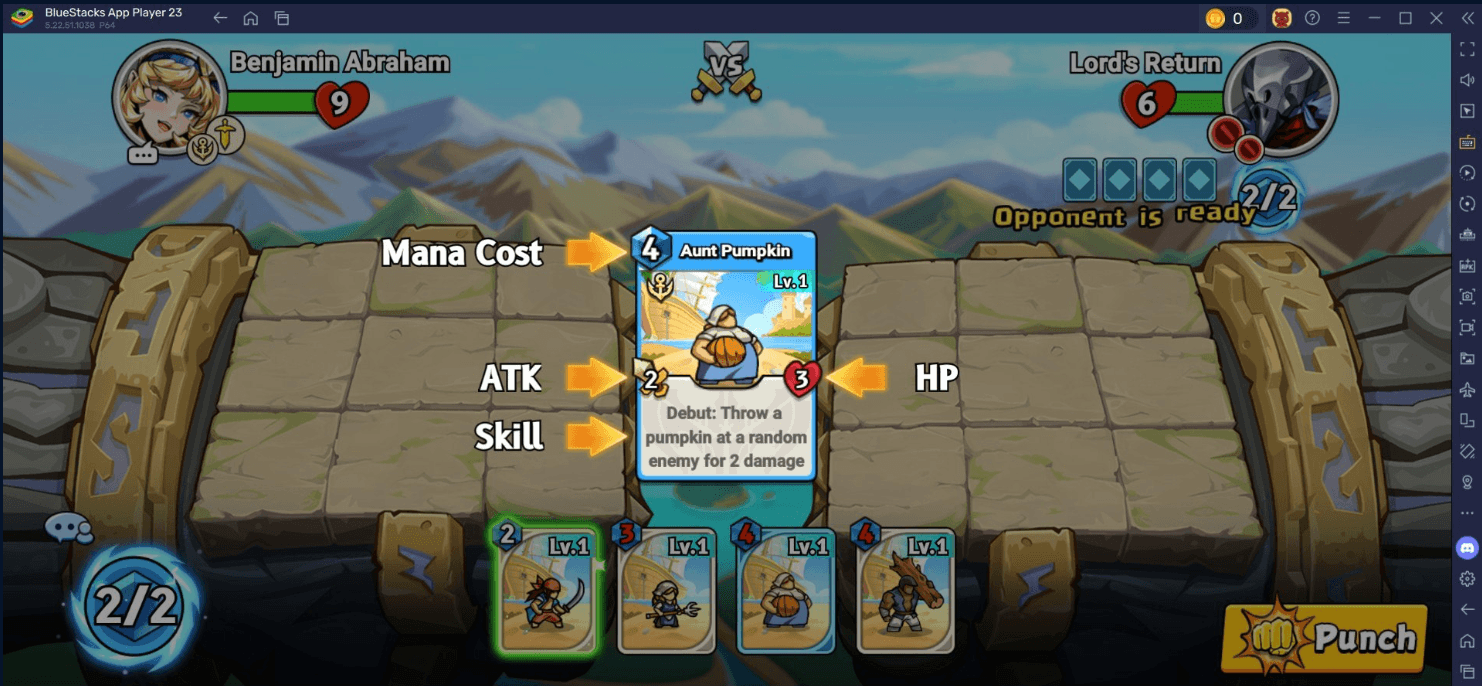Click the sword badge beside player portrait

pyautogui.click(x=229, y=136)
